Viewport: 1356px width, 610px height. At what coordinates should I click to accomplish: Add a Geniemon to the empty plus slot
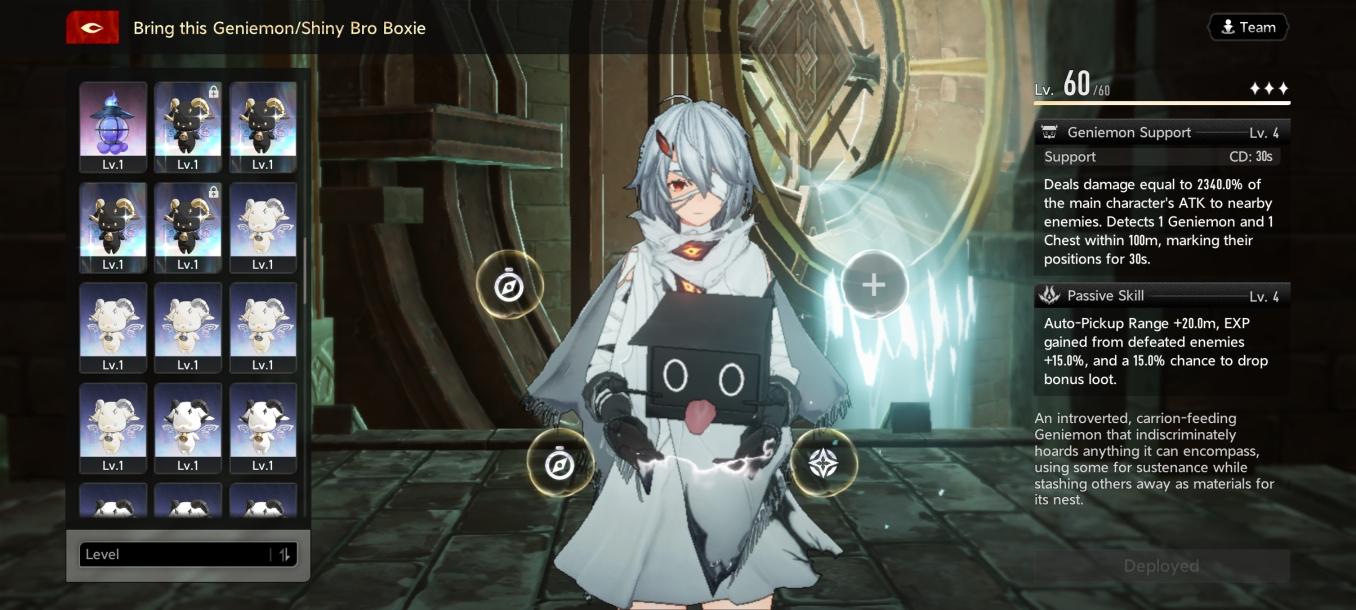(x=873, y=285)
